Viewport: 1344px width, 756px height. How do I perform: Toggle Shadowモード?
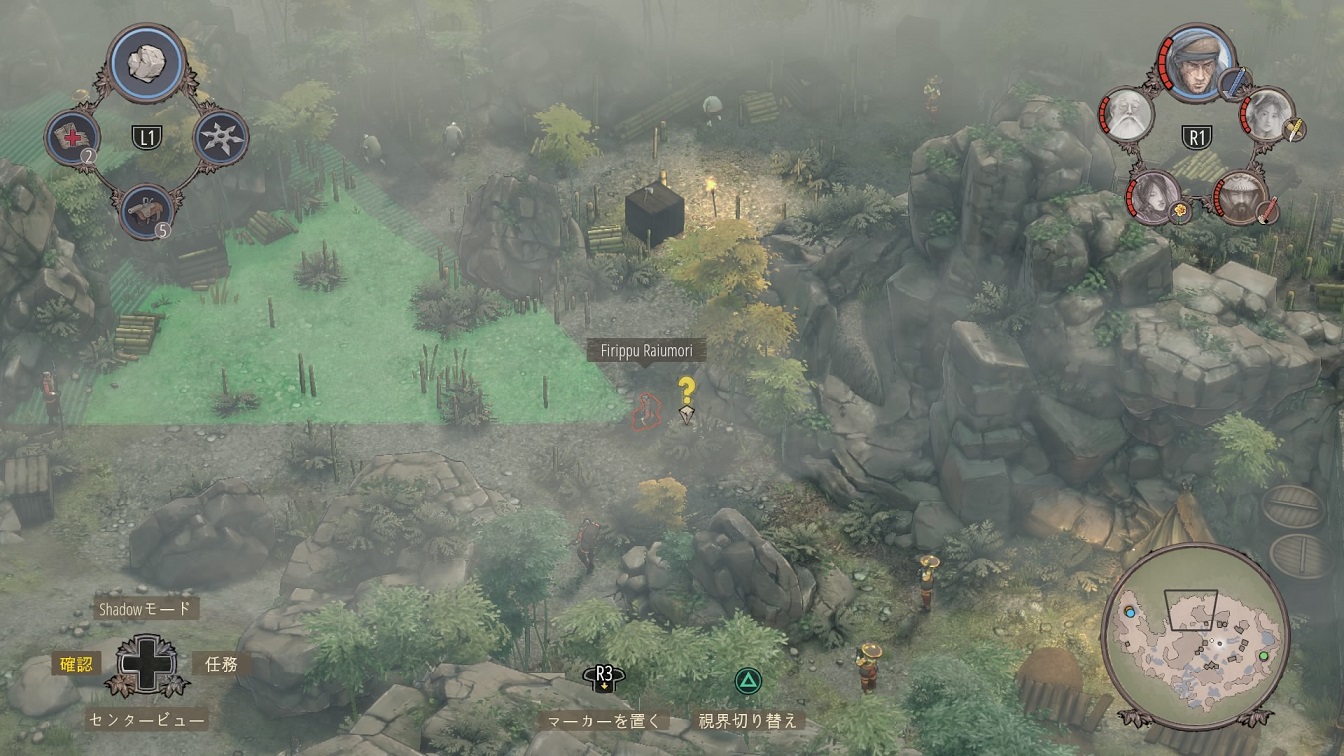(145, 608)
